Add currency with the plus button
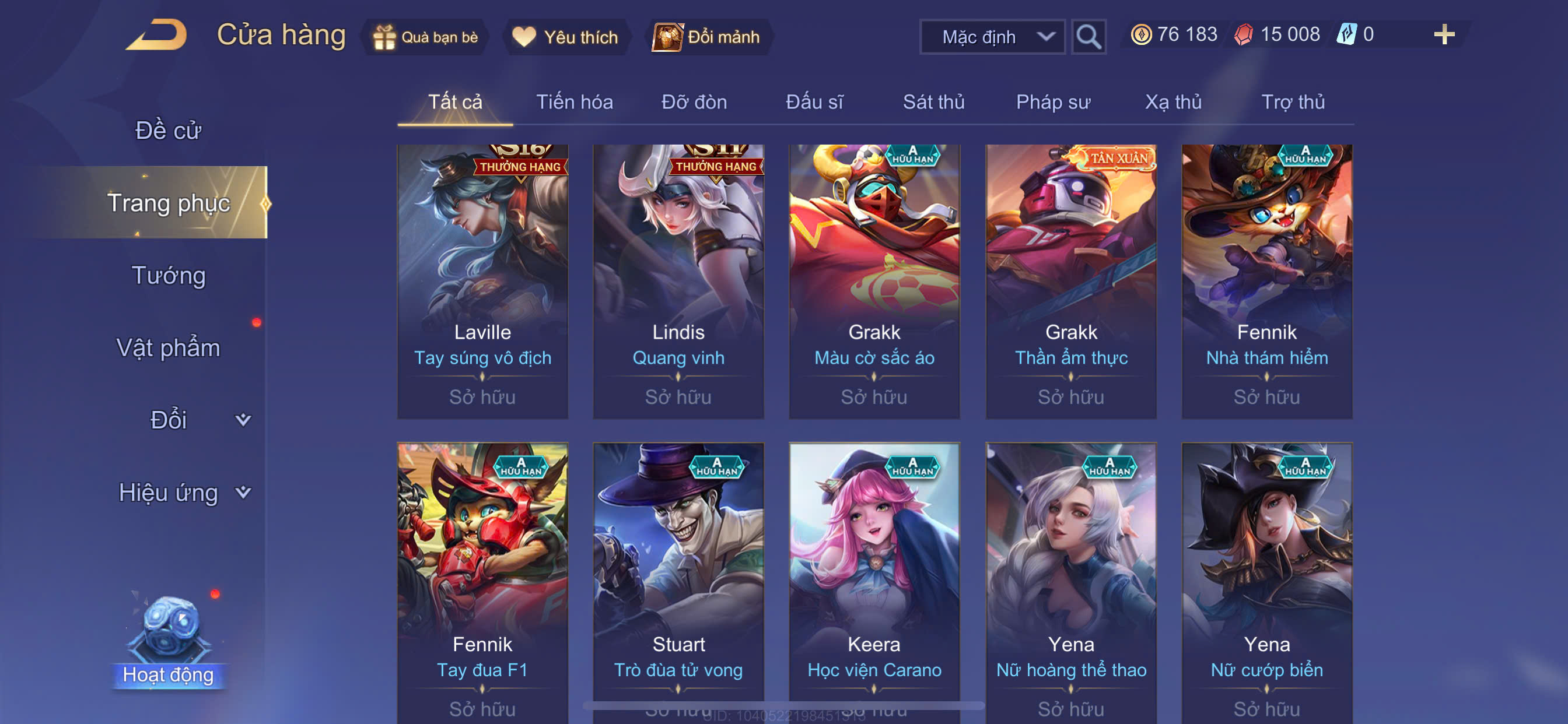 point(1444,34)
